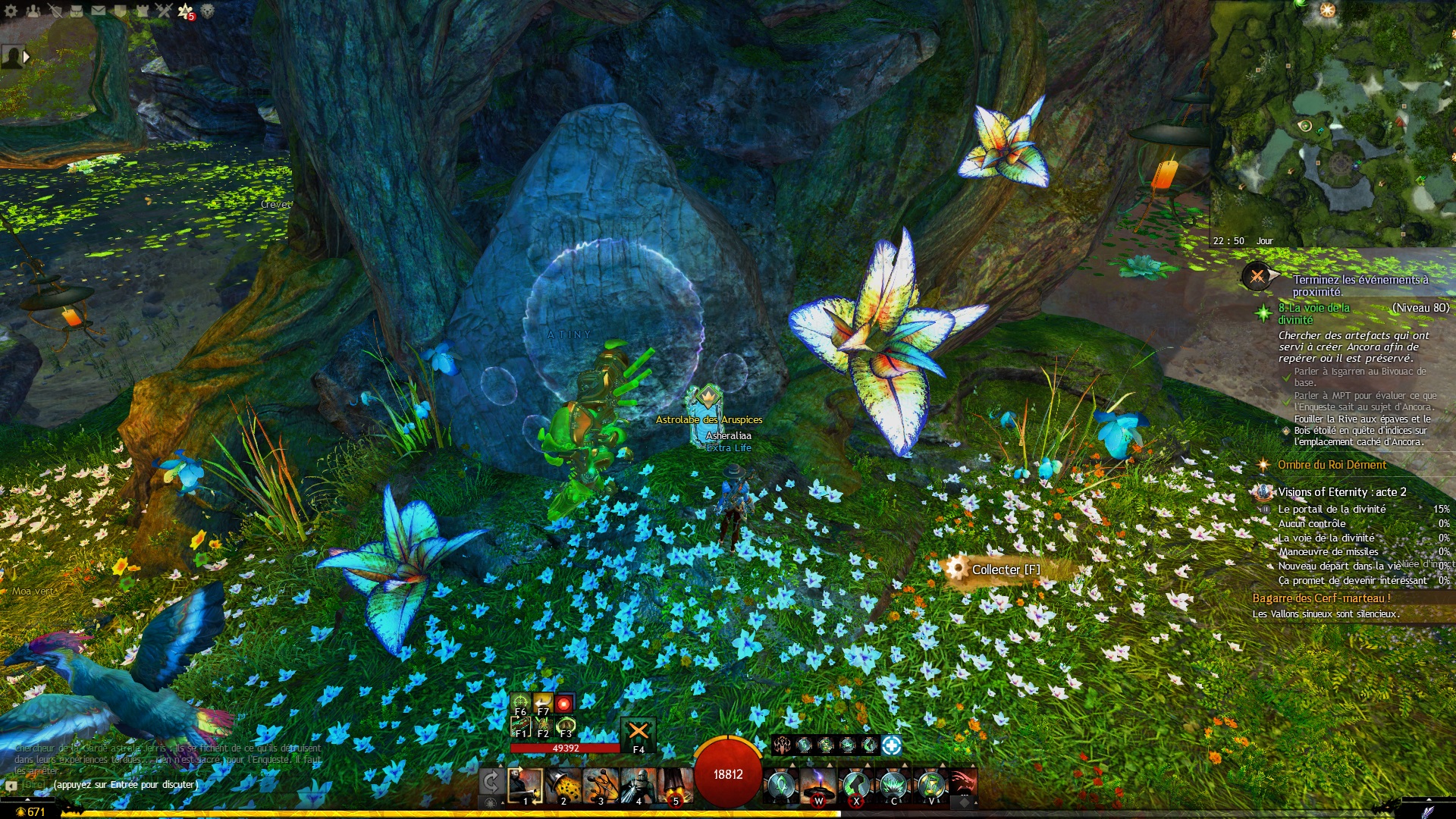The height and width of the screenshot is (819, 1456).
Task: Click the minimap
Action: [1332, 121]
